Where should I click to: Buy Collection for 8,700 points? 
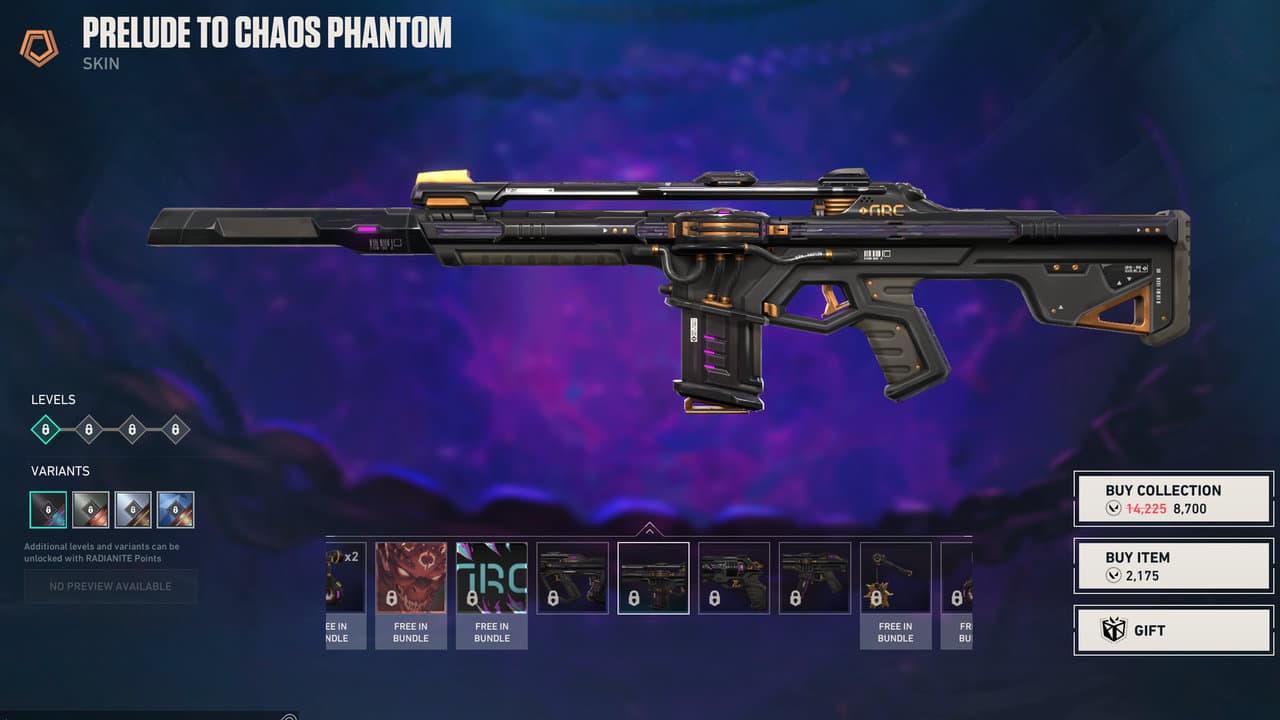(1173, 497)
